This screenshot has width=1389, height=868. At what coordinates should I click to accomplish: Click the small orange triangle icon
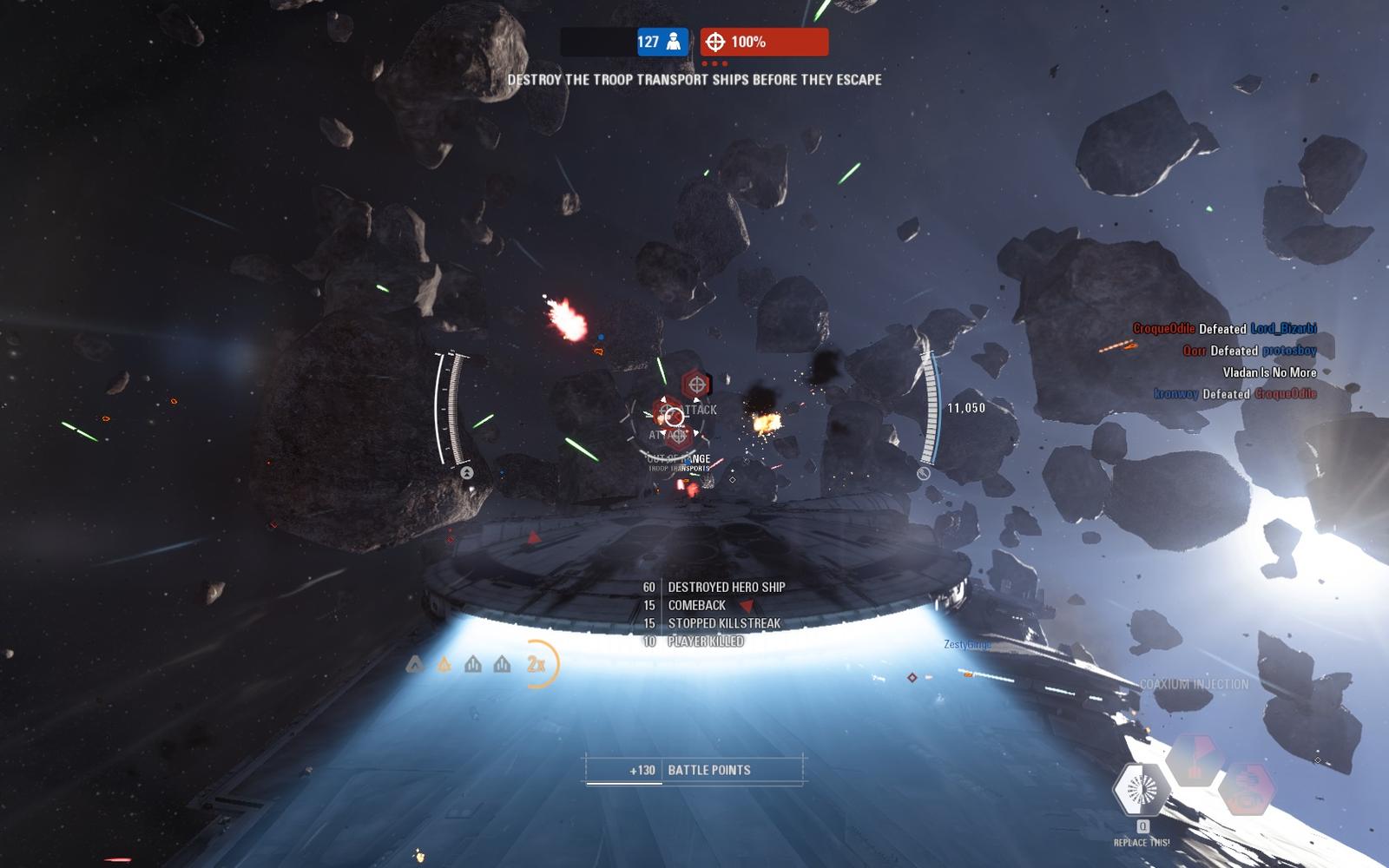444,665
